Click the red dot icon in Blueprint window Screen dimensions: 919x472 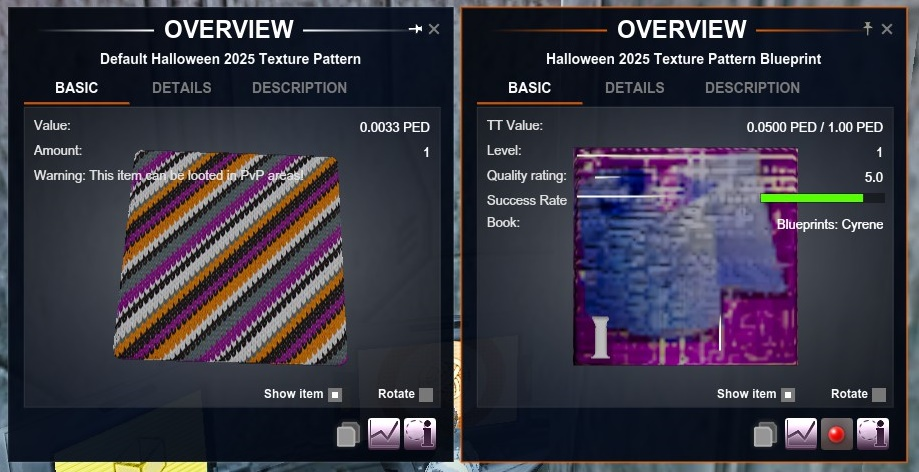click(836, 434)
